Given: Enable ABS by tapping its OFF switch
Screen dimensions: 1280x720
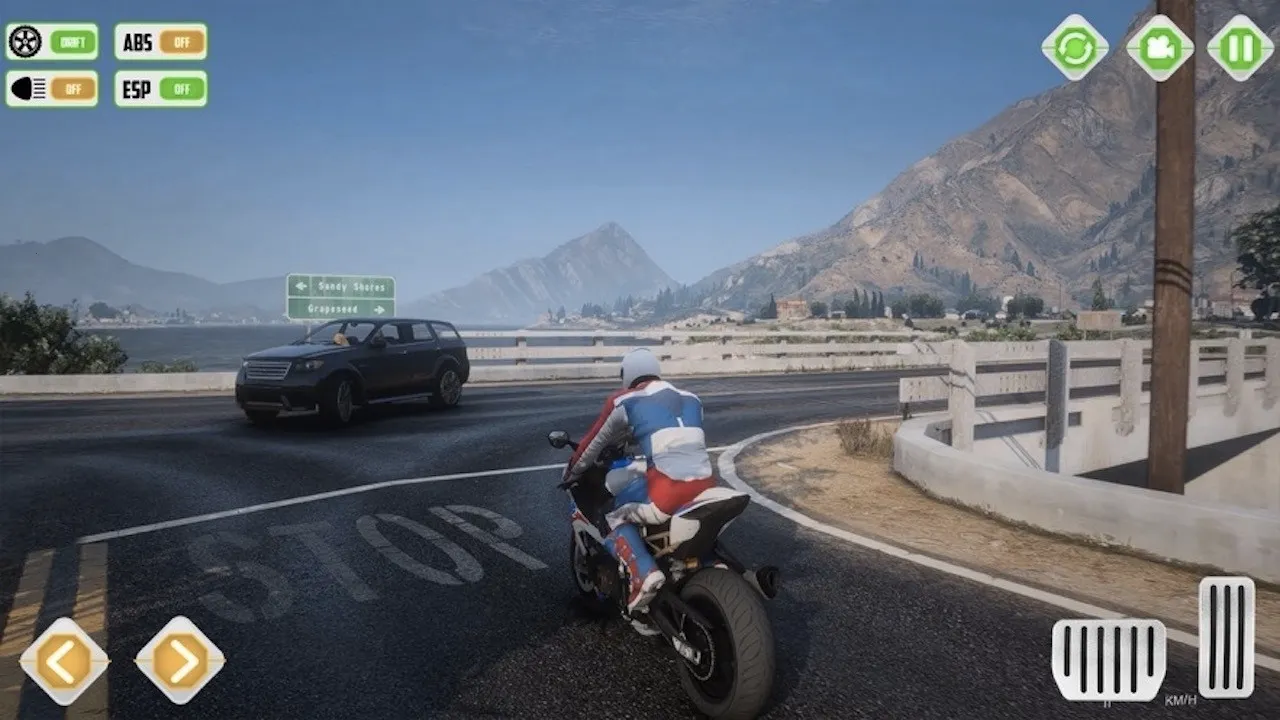Looking at the screenshot, I should [181, 43].
